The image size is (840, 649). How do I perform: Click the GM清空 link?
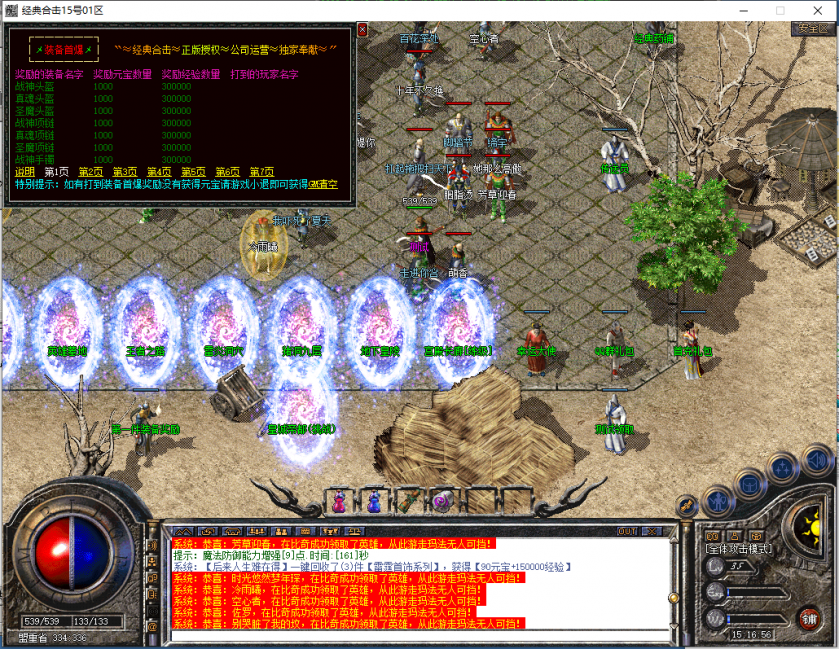323,185
